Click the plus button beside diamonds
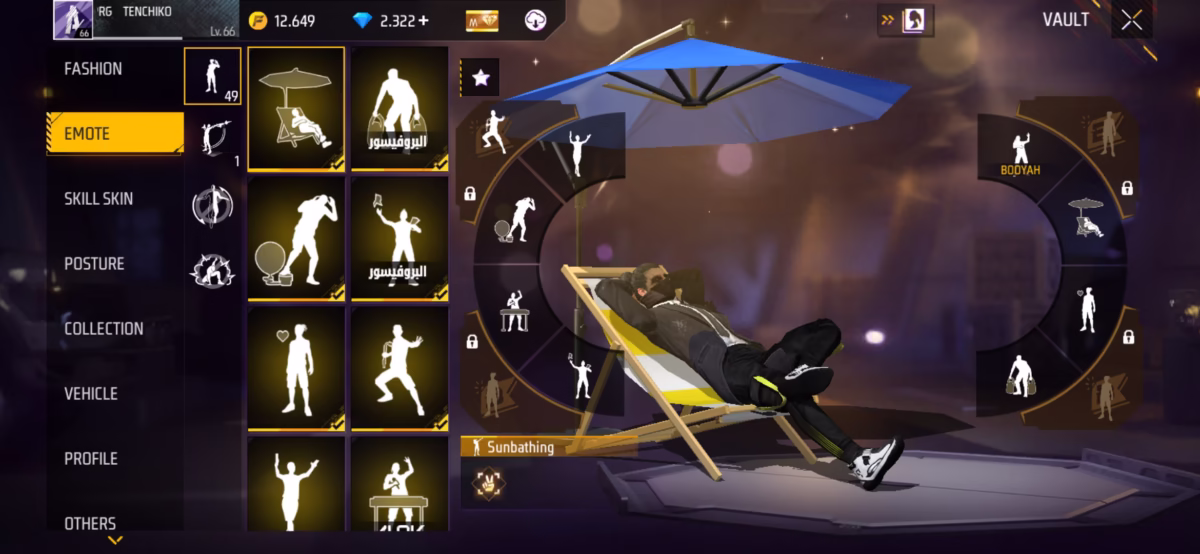 click(422, 21)
